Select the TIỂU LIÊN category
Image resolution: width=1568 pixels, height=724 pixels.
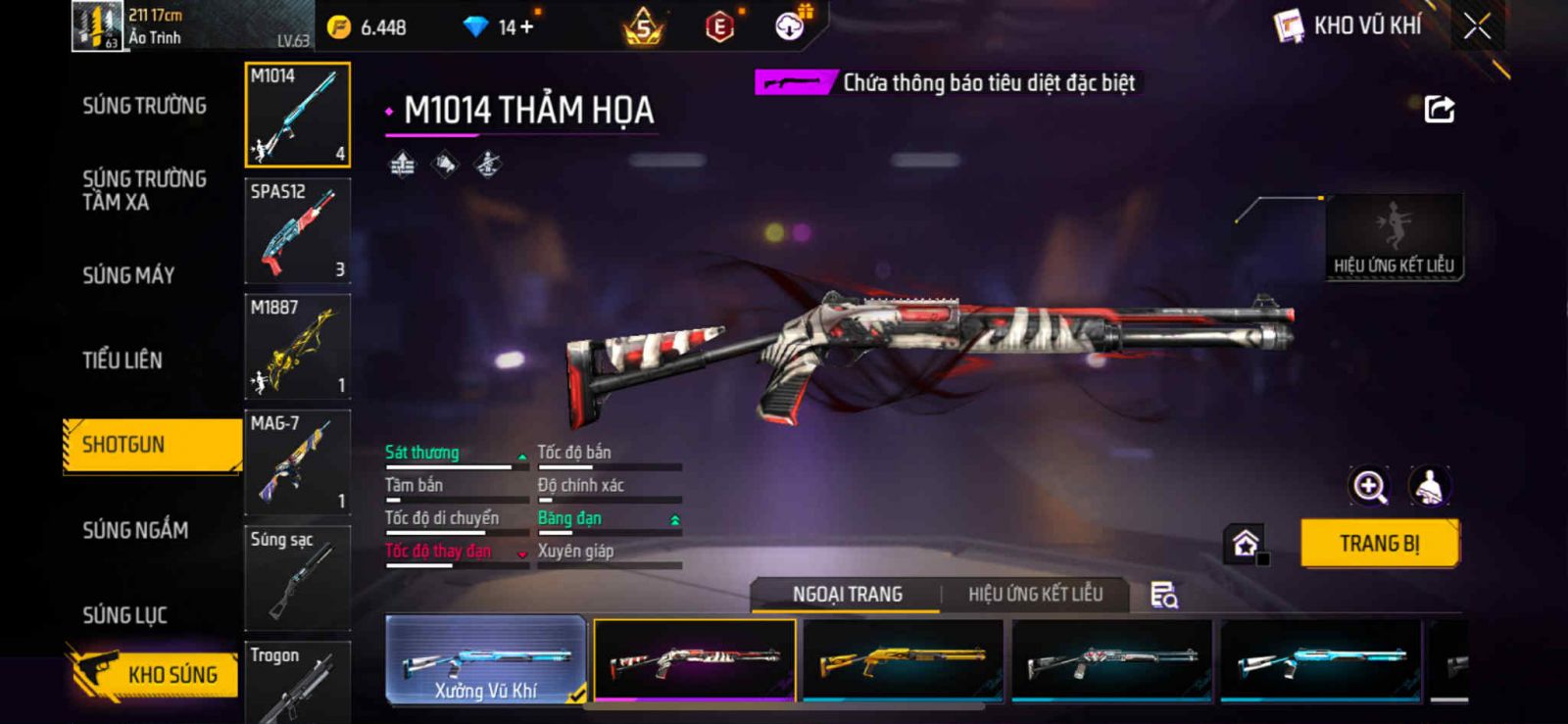[122, 361]
